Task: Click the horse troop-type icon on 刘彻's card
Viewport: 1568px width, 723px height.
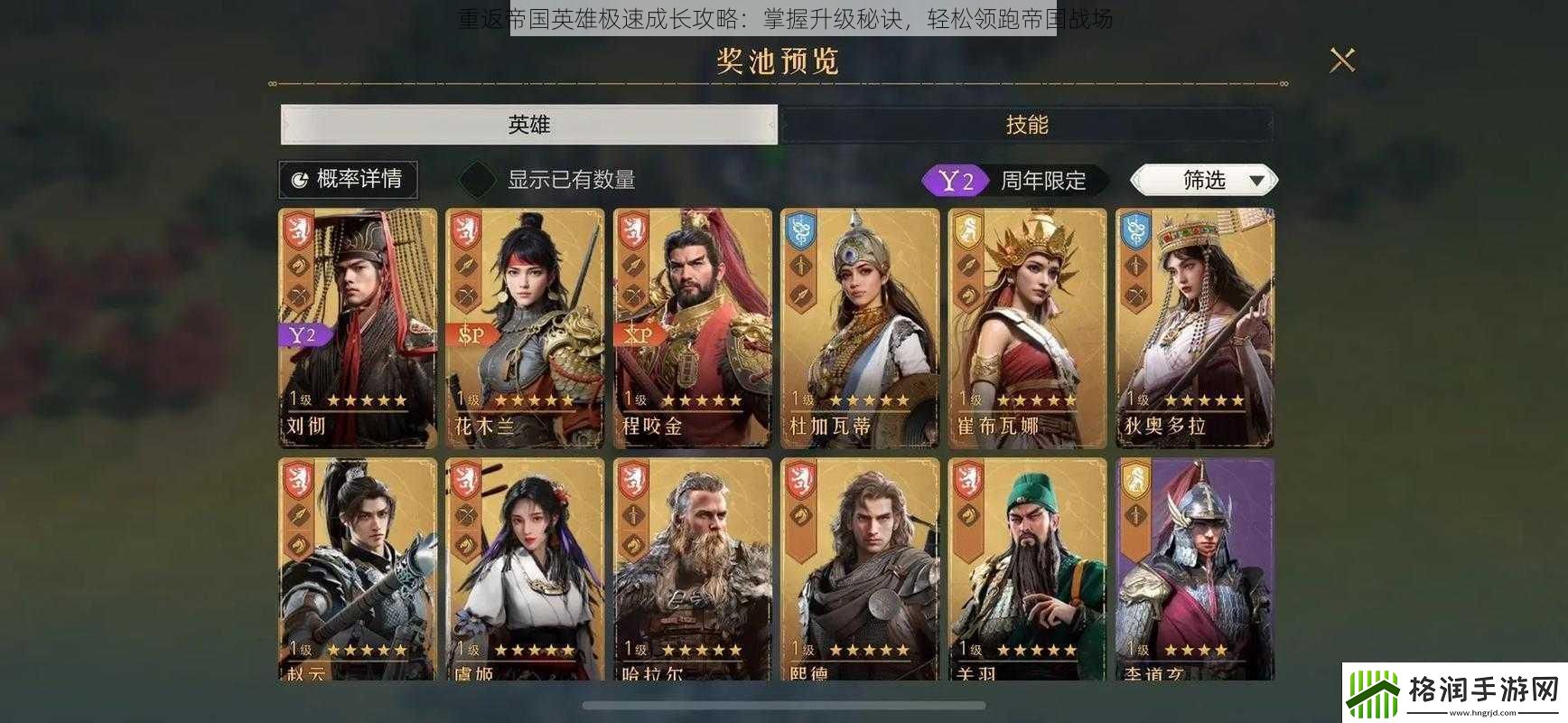Action: pyautogui.click(x=297, y=264)
